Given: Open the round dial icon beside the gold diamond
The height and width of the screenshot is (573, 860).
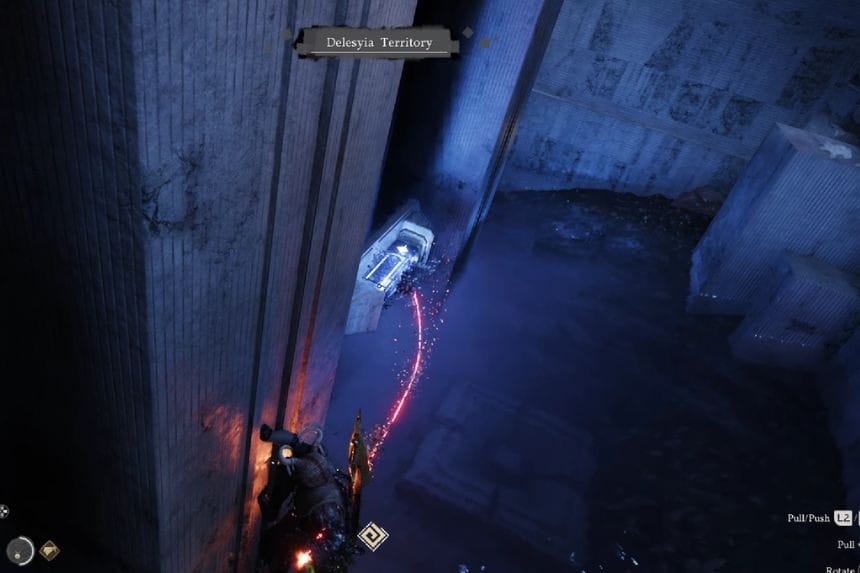Looking at the screenshot, I should [20, 549].
